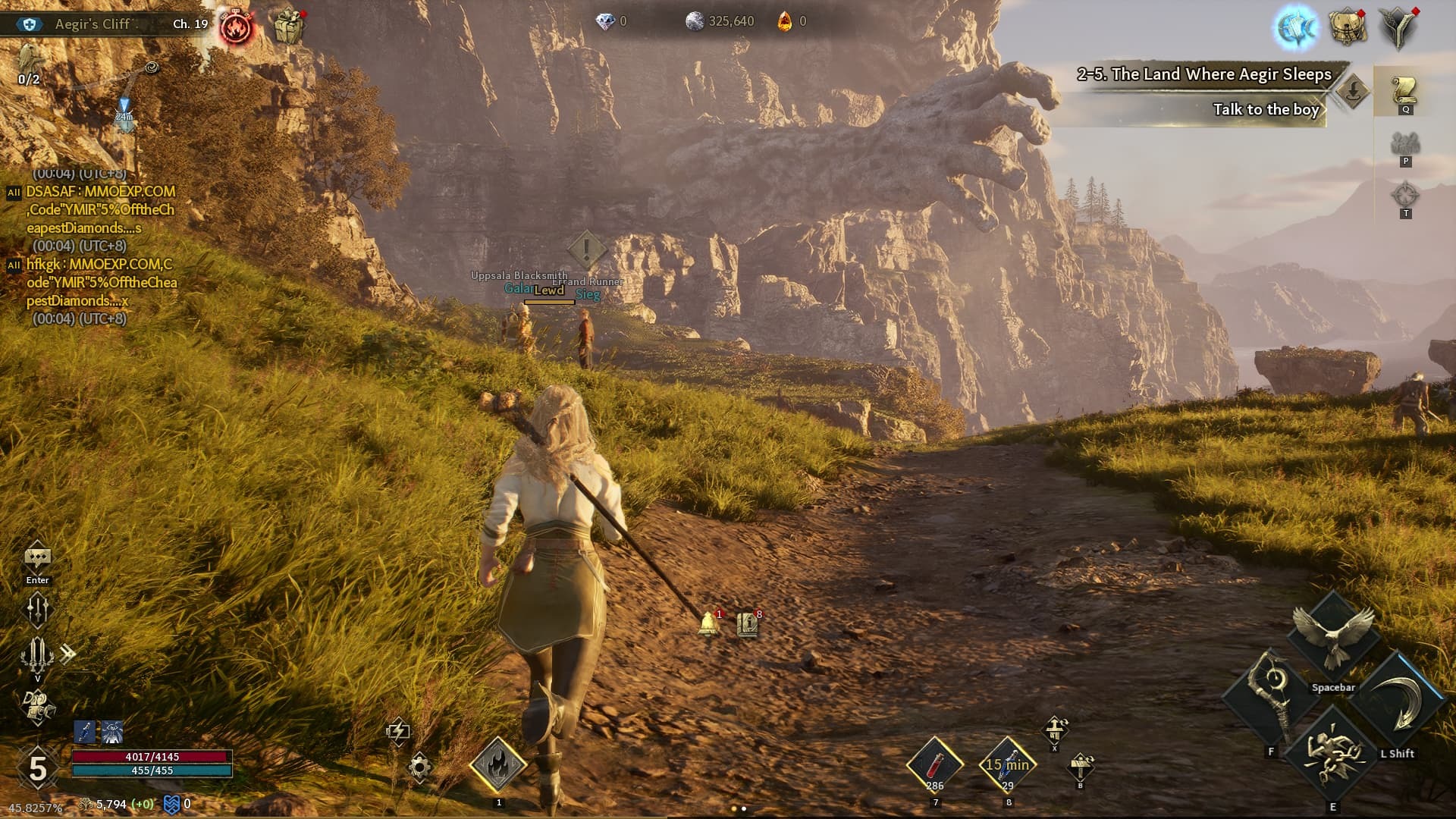The image size is (1456, 819).
Task: Activate the chain-breaking figure skill
Action: (1332, 755)
